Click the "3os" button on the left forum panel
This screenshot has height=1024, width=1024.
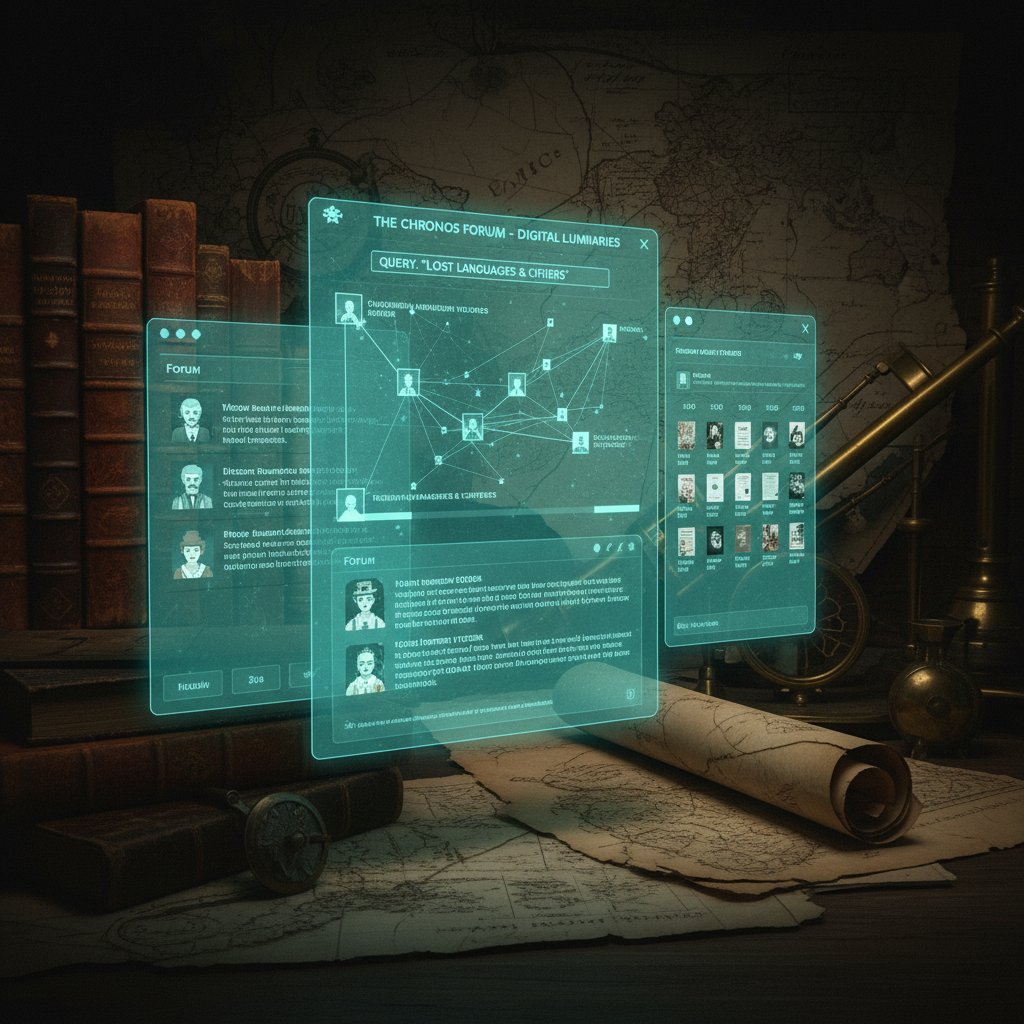click(x=256, y=677)
